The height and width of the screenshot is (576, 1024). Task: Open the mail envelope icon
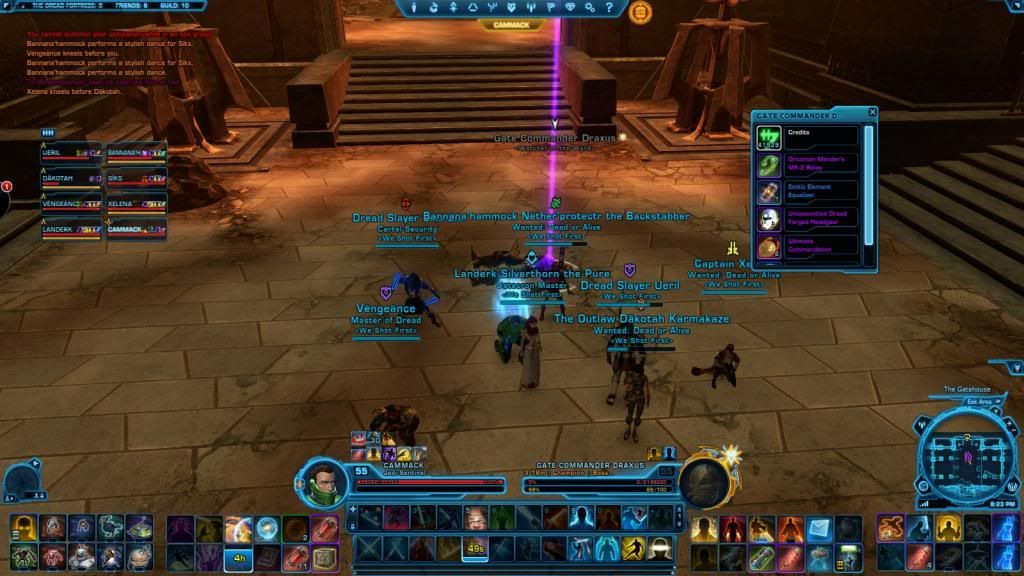coord(820,526)
